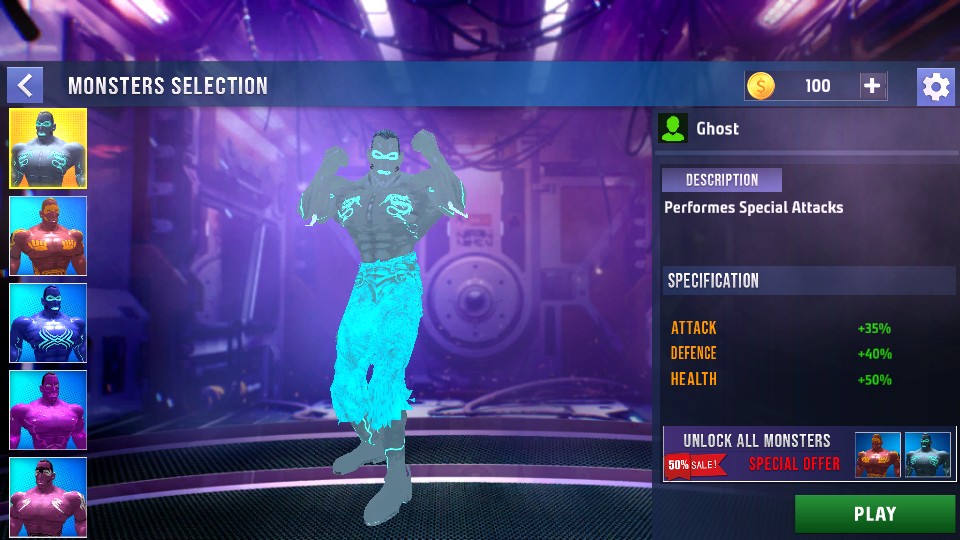Select the magenta monster with pink background
Screen dimensions: 960x540
(x=48, y=410)
